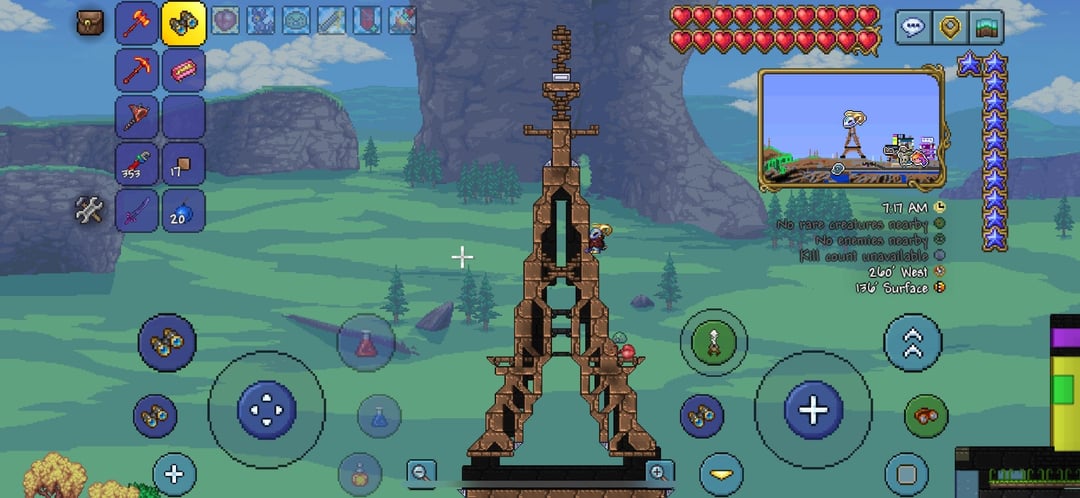This screenshot has height=498, width=1080.
Task: Pick the drill tool slot
Action: [x=137, y=117]
